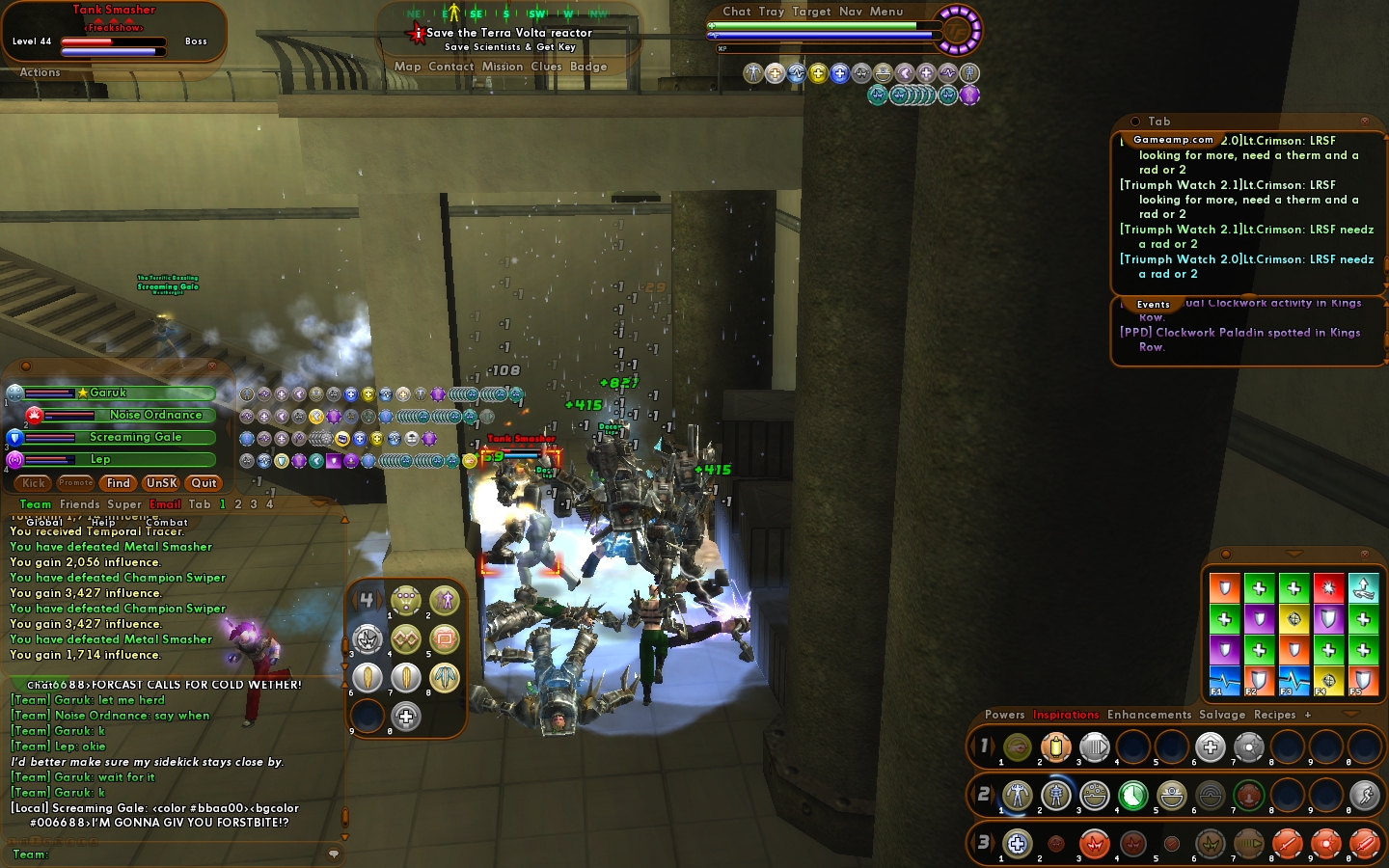Open the Nav window

[851, 12]
